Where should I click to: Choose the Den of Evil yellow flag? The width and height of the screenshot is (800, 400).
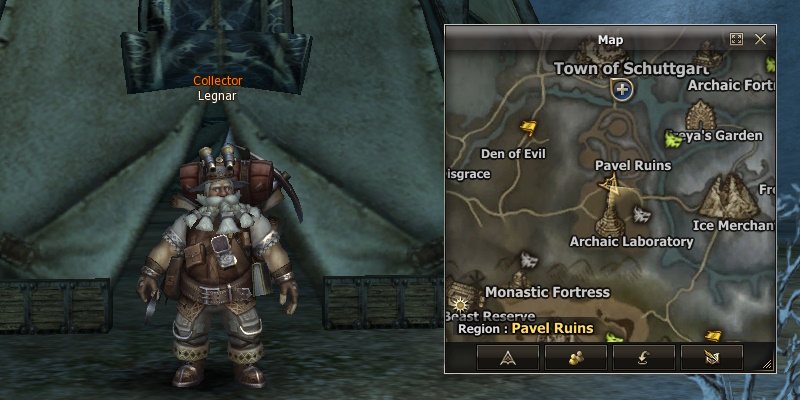529,128
